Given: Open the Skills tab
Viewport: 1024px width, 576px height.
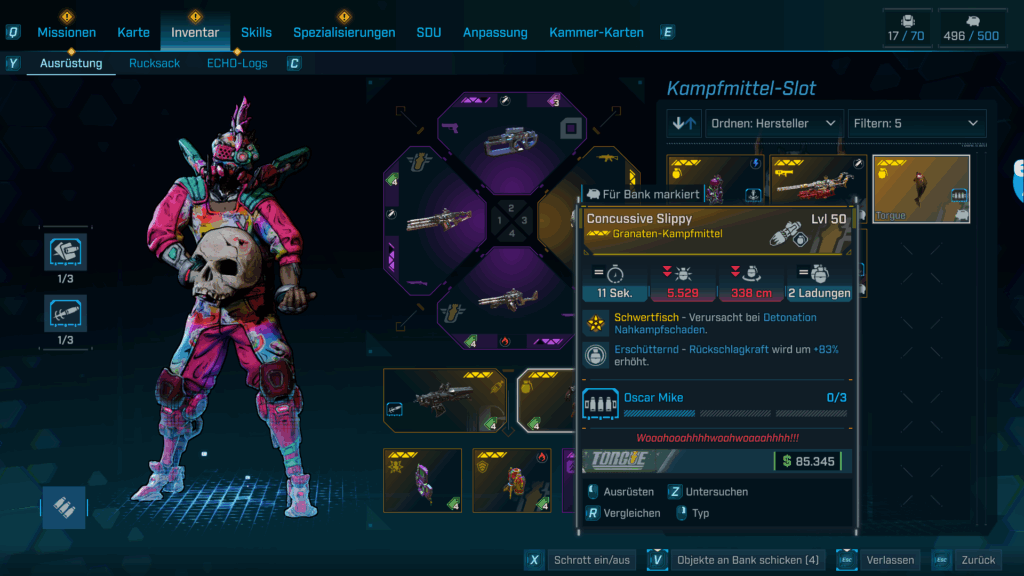Looking at the screenshot, I should pos(256,32).
